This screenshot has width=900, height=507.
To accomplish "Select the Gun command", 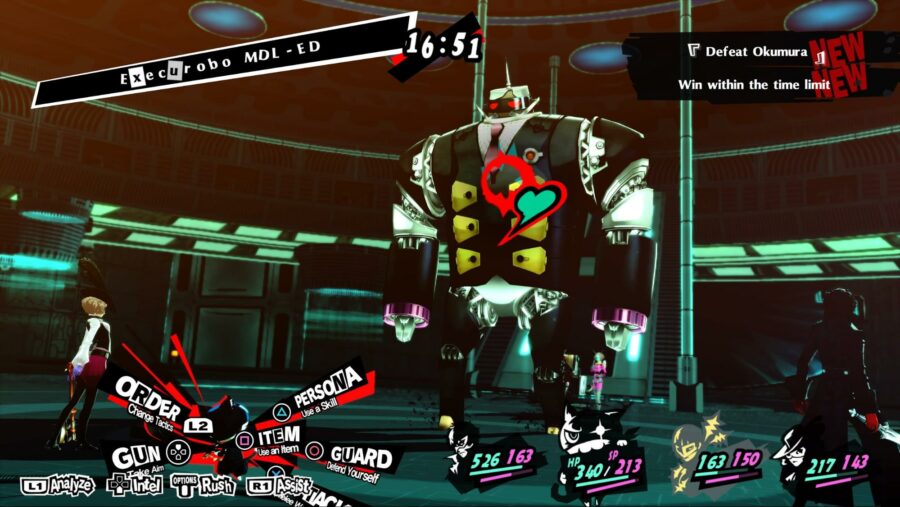I will click(x=136, y=456).
